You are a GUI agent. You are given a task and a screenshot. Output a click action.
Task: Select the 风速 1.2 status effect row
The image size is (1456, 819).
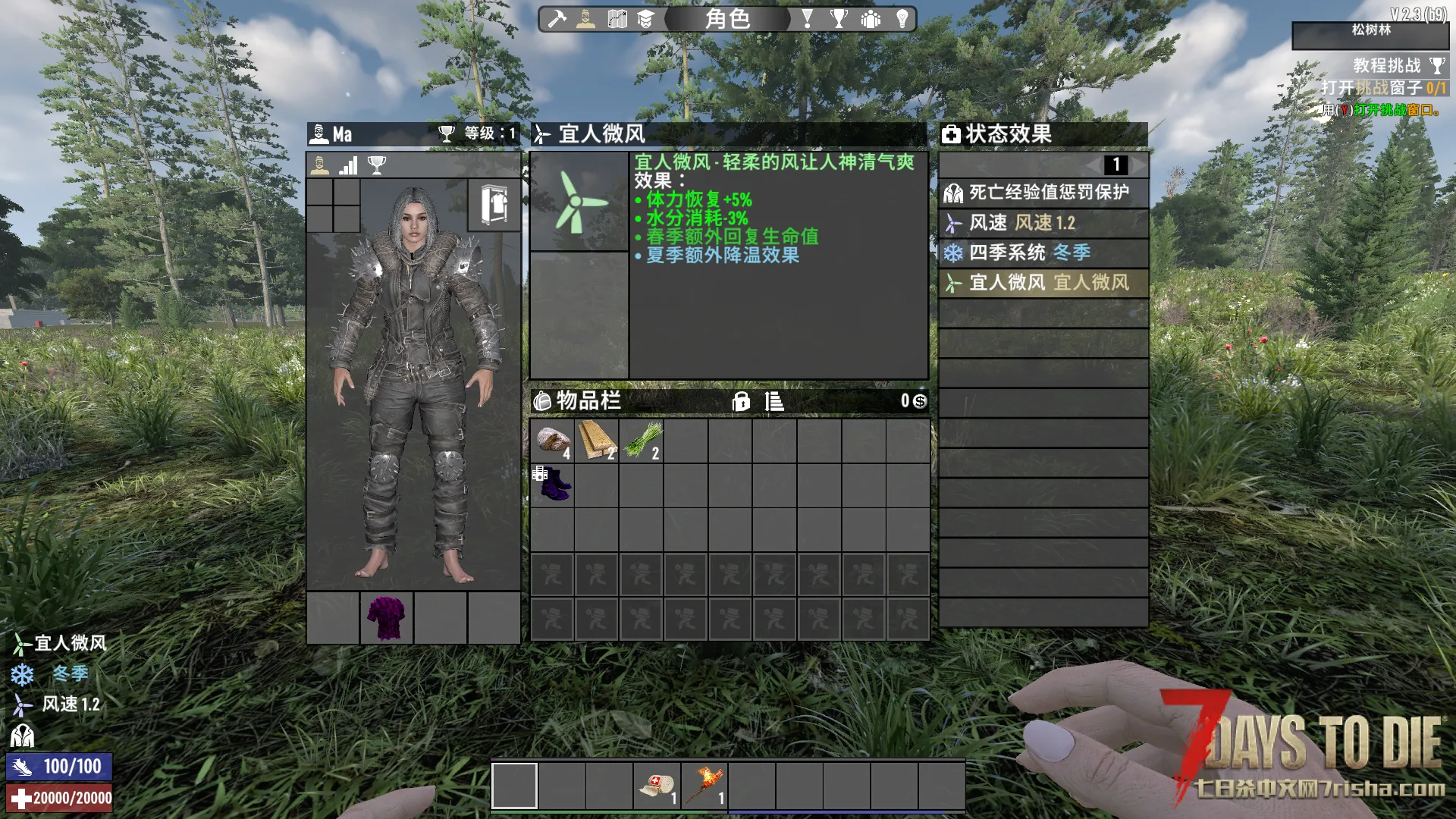pos(1043,223)
